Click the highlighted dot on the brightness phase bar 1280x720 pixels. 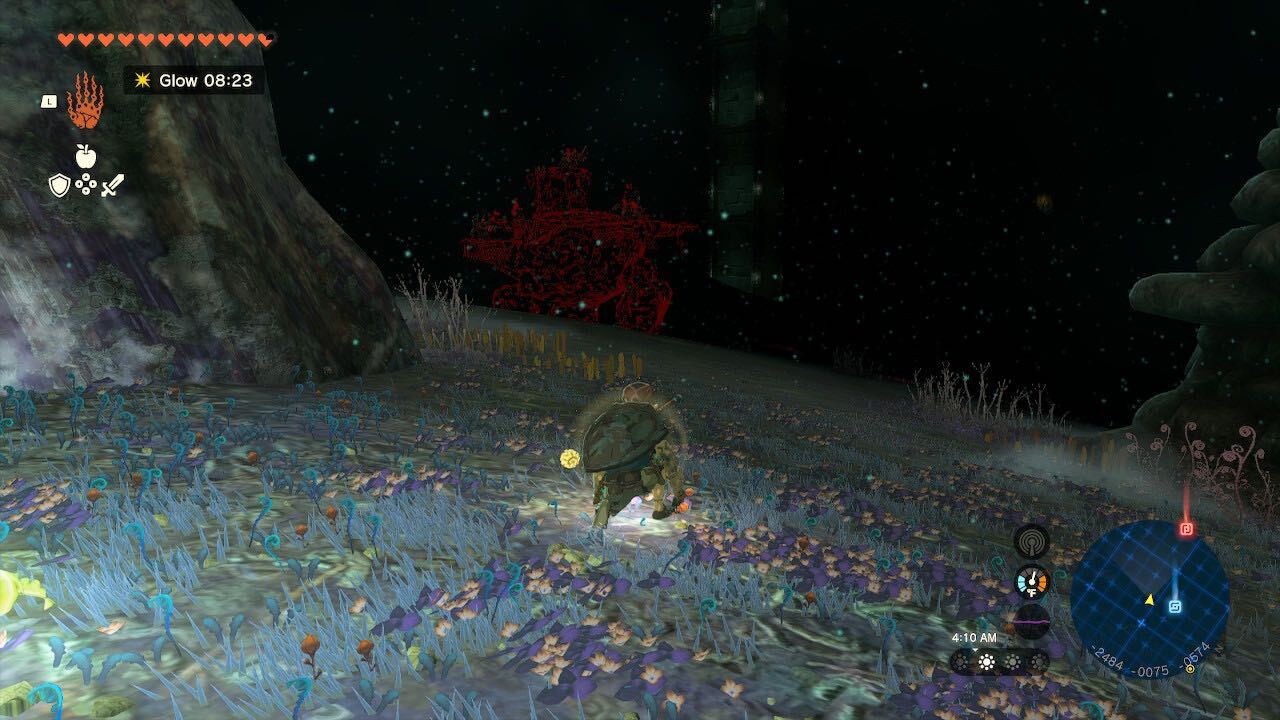point(985,660)
